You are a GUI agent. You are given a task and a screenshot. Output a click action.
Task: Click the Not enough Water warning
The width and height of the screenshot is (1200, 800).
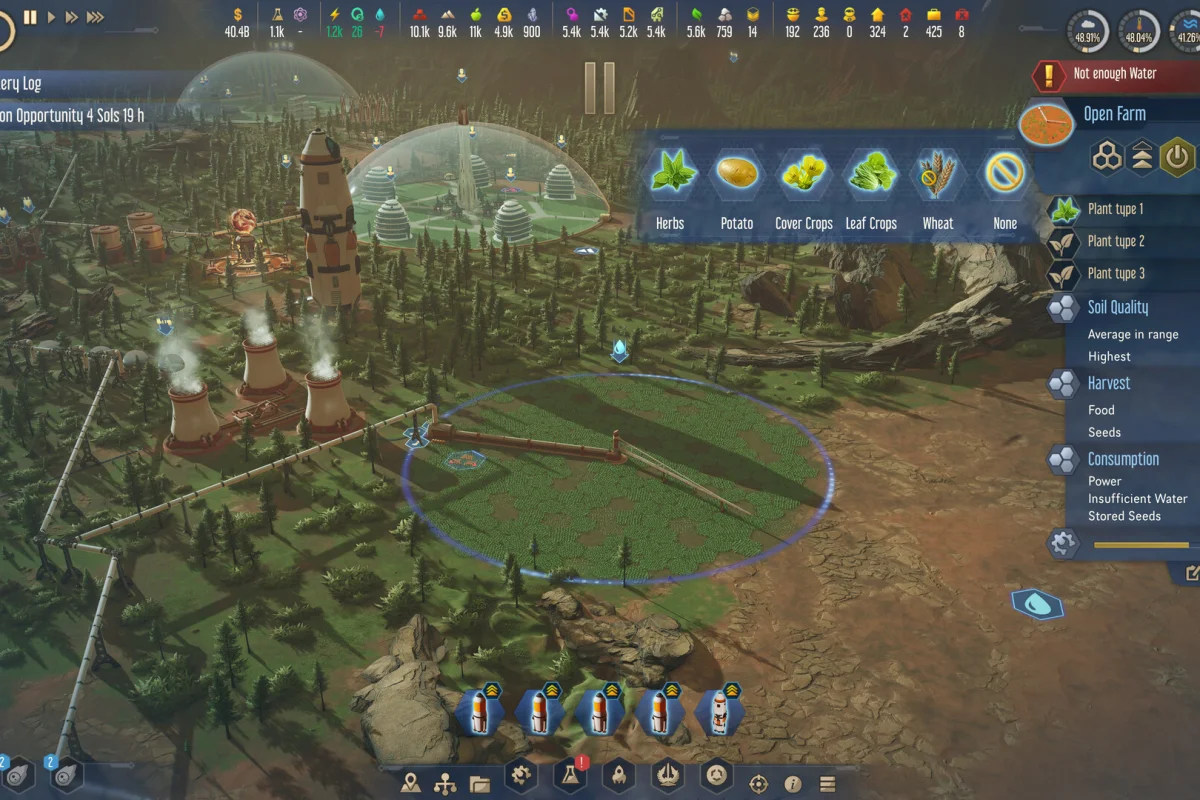[x=1114, y=74]
